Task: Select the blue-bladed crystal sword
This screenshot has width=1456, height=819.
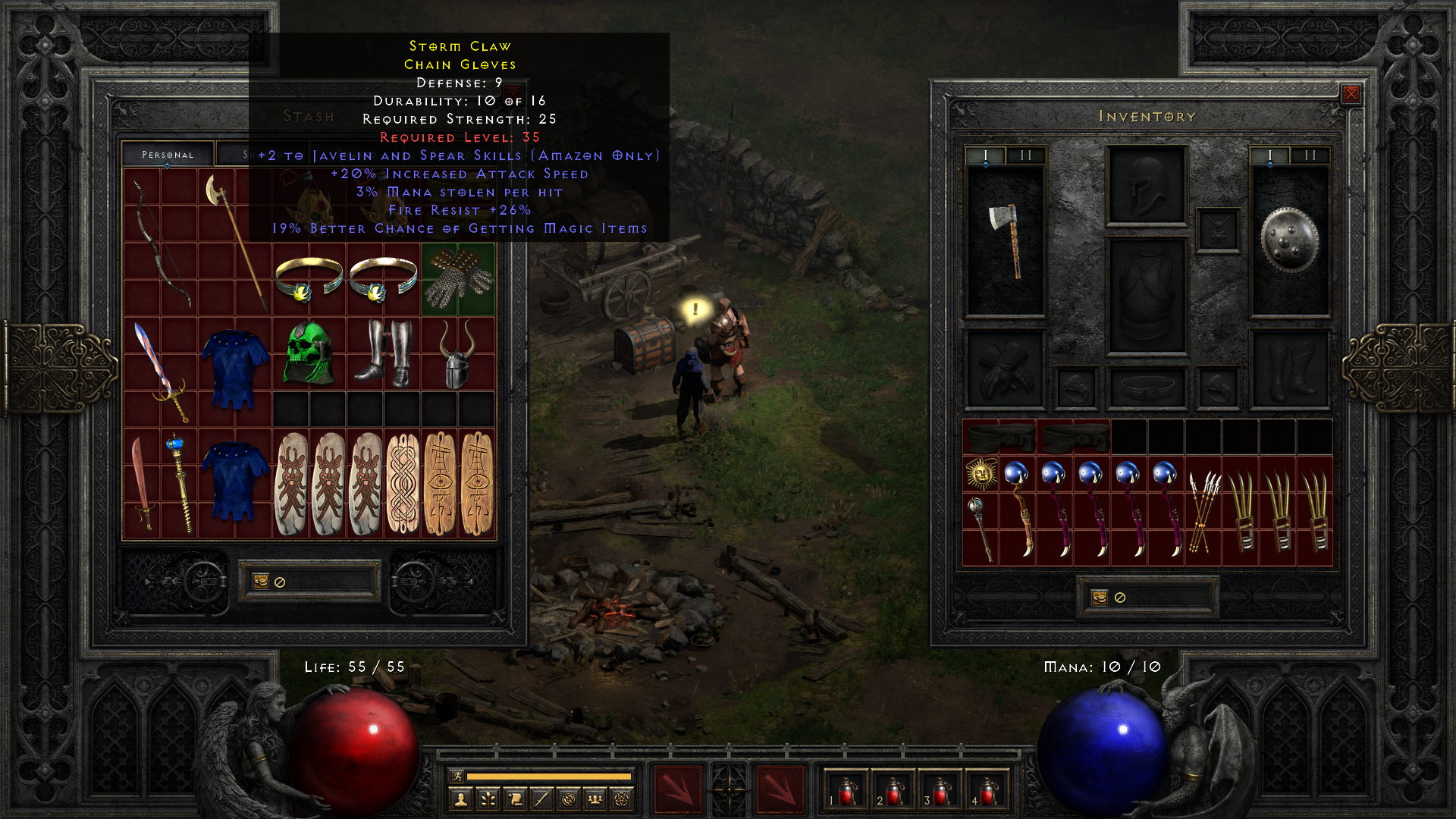Action: tap(161, 372)
